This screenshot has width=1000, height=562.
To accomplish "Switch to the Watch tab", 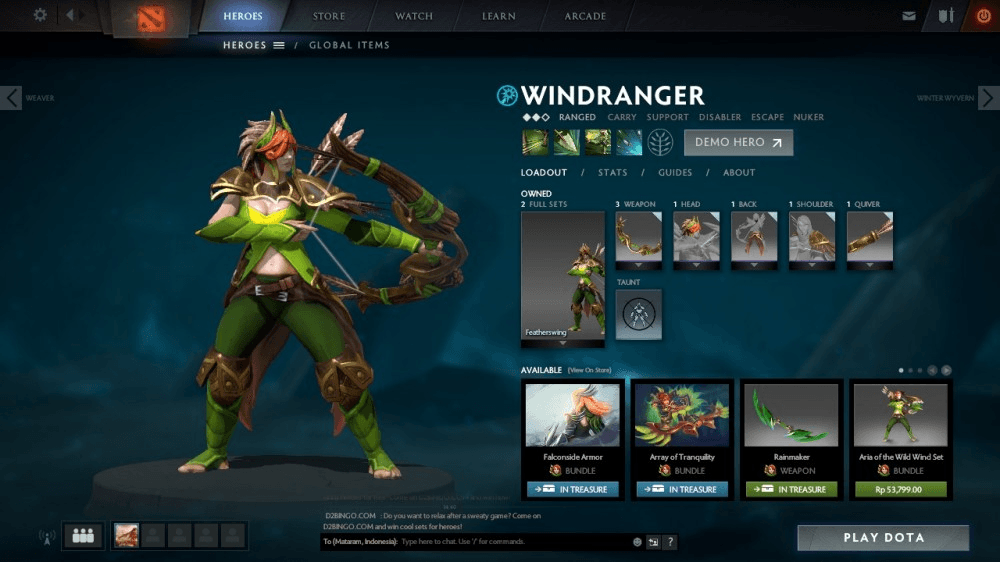I will [414, 16].
